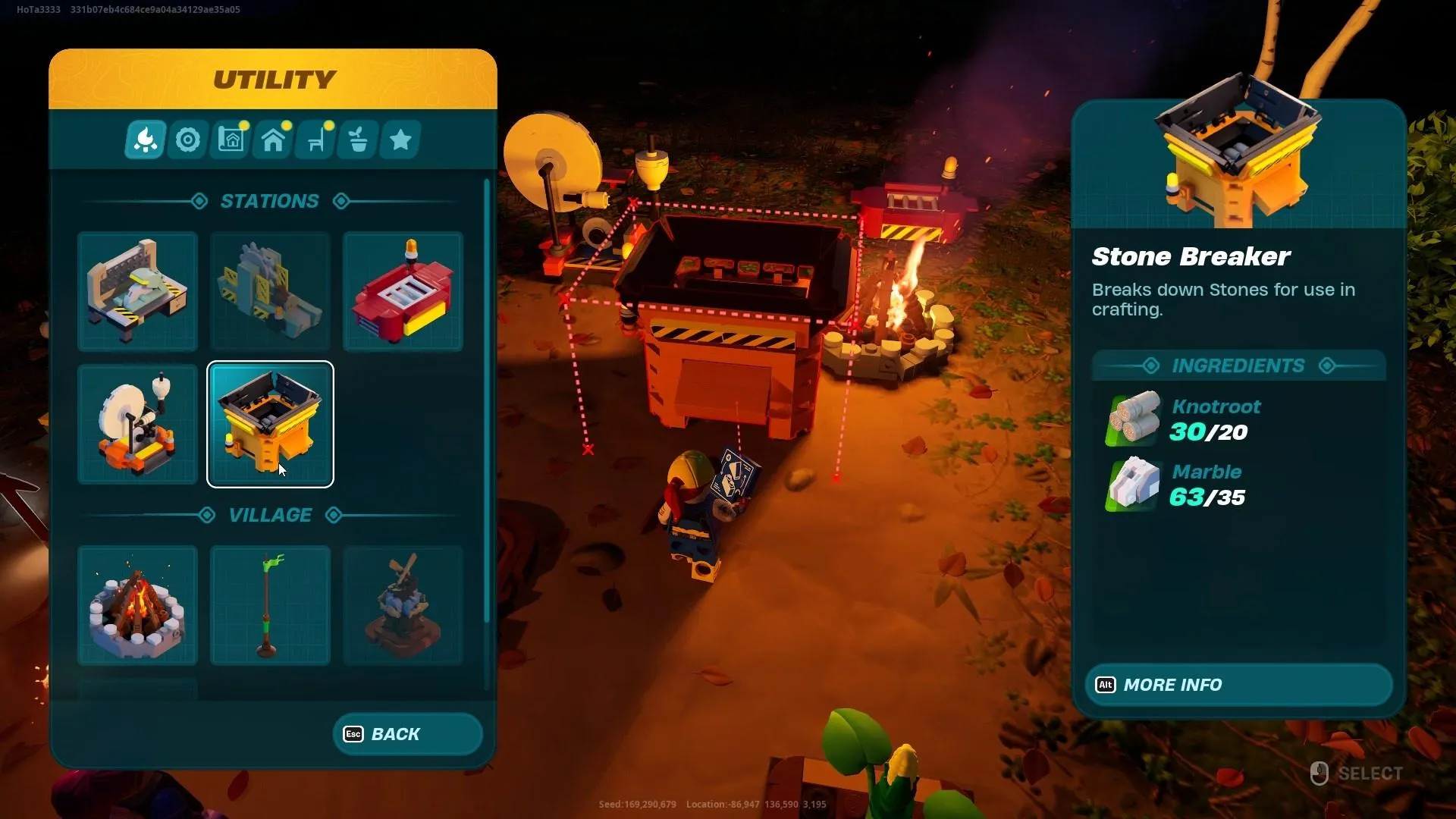Click the highlighted Stone Breaker tile
1456x819 pixels.
pyautogui.click(x=270, y=424)
